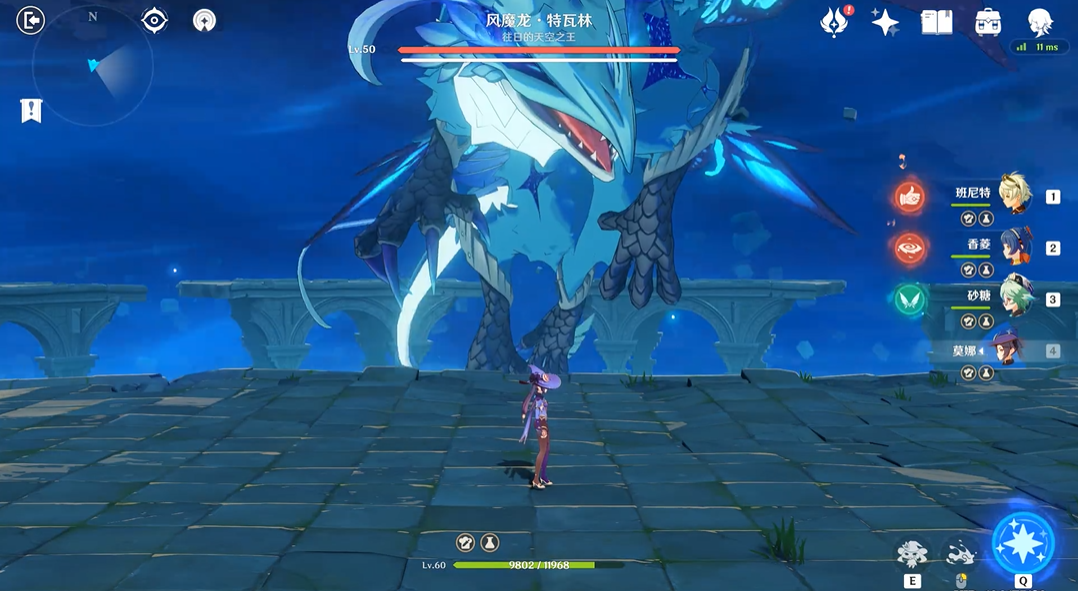1078x591 pixels.
Task: Open the character head profile menu
Action: coord(1041,21)
